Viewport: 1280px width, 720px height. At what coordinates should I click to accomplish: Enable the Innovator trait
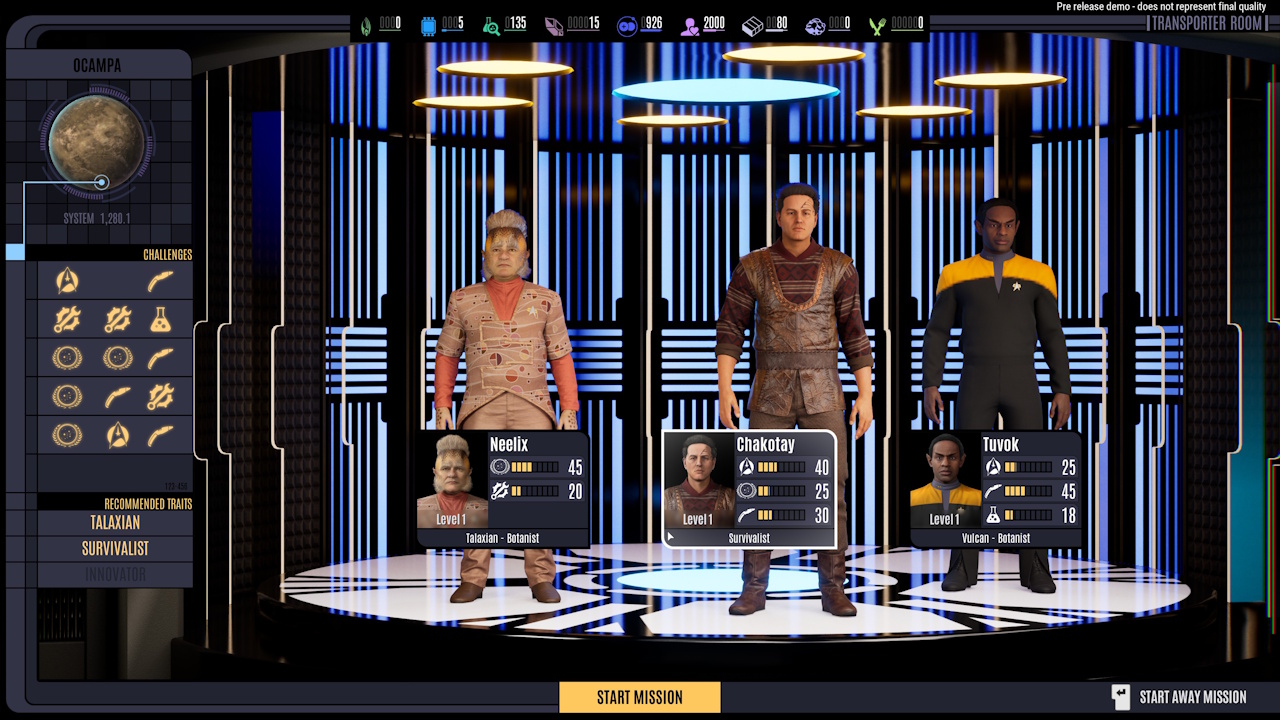pyautogui.click(x=113, y=574)
